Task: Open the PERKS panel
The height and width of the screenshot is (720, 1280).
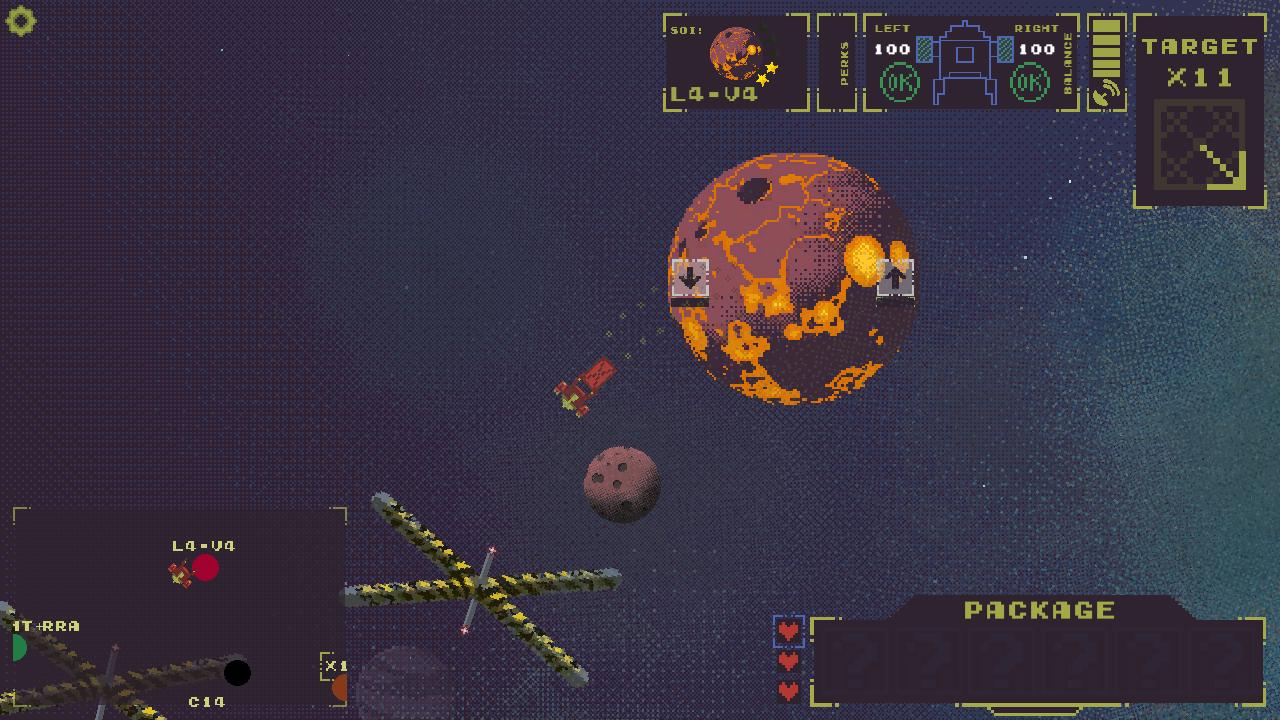Action: (x=843, y=62)
